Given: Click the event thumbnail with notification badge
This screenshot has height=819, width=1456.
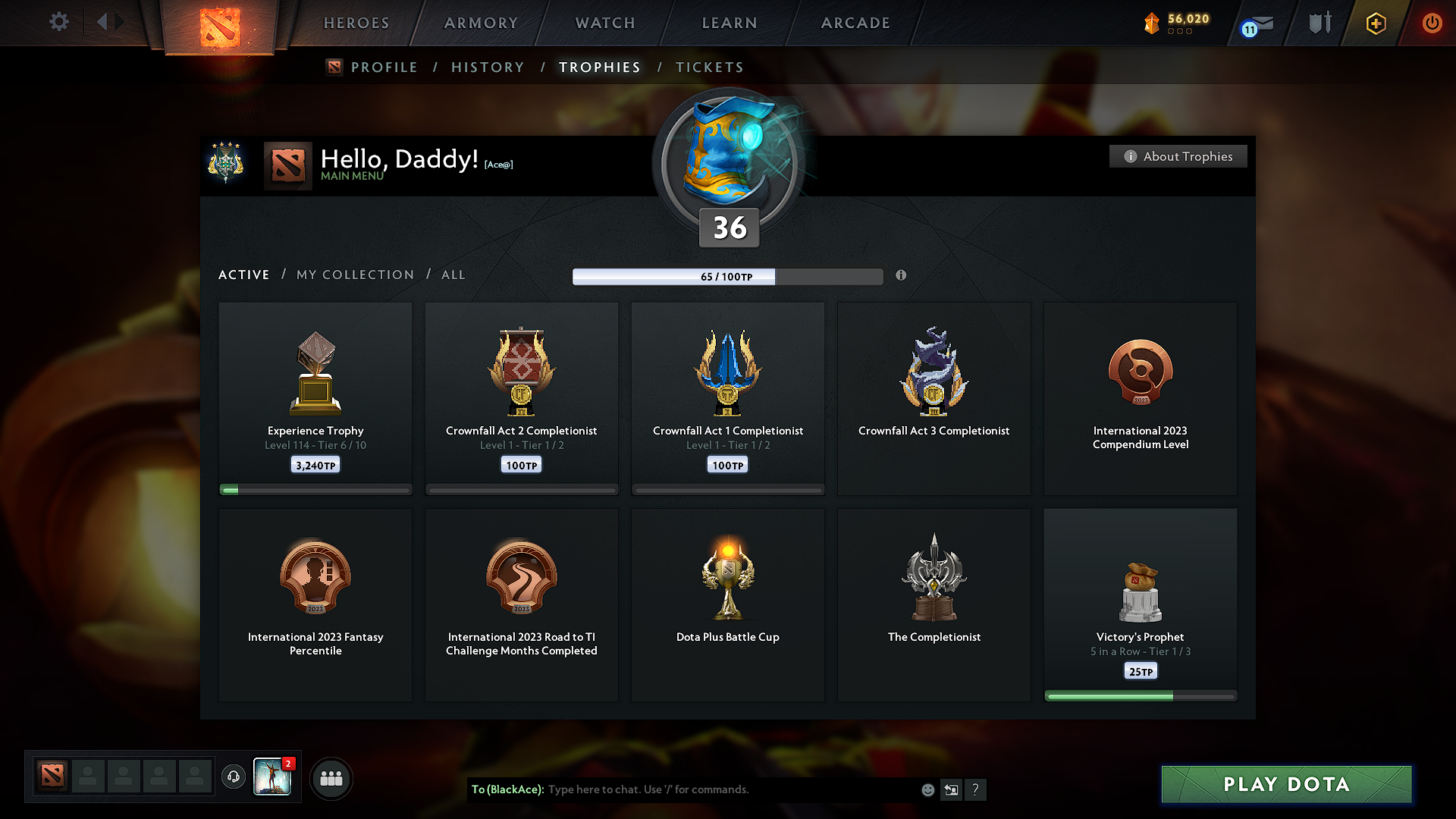Looking at the screenshot, I should (273, 777).
